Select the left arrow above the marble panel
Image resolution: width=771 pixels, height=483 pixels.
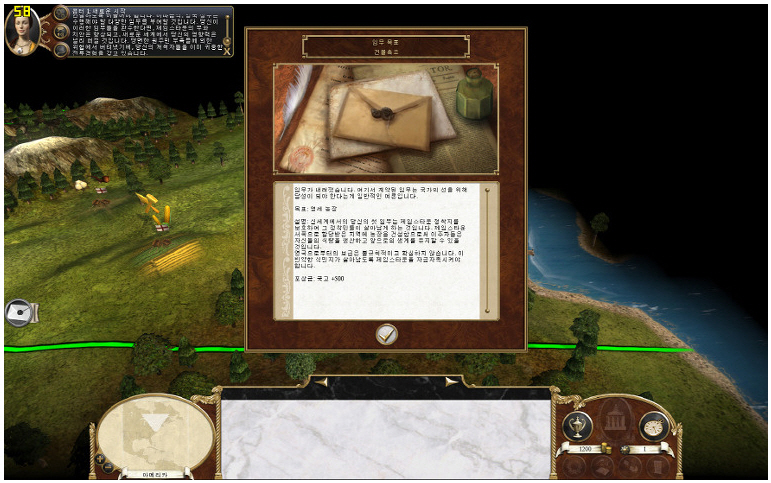coord(322,381)
